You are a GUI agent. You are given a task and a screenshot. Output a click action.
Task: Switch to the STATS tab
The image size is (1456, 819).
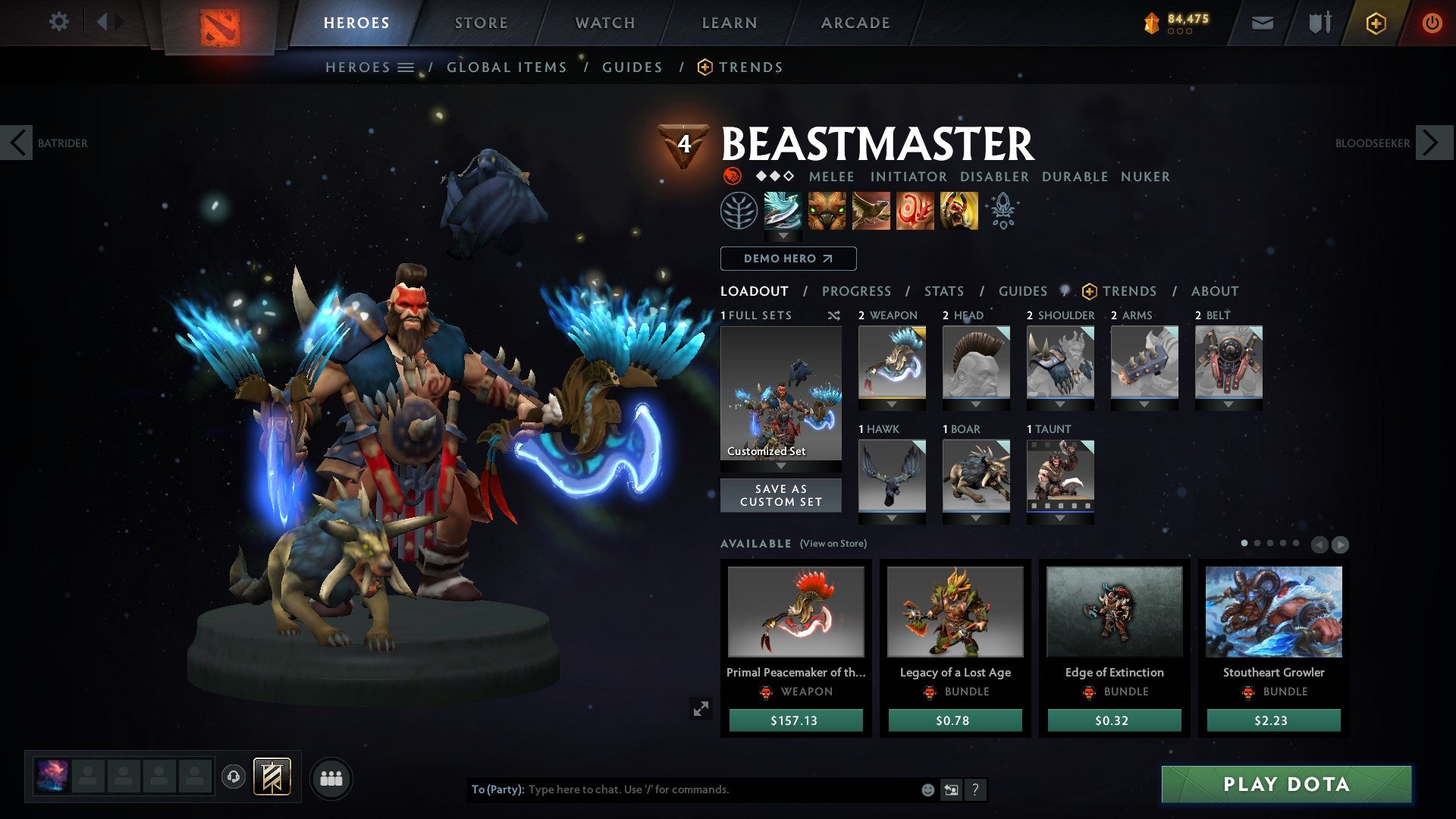click(x=943, y=290)
